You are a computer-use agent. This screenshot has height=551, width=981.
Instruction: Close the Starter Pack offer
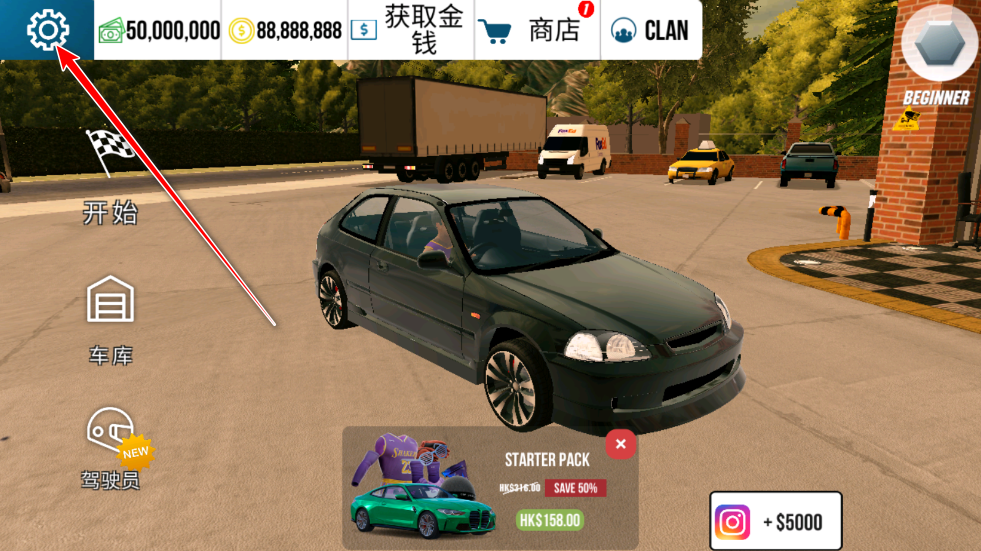621,444
